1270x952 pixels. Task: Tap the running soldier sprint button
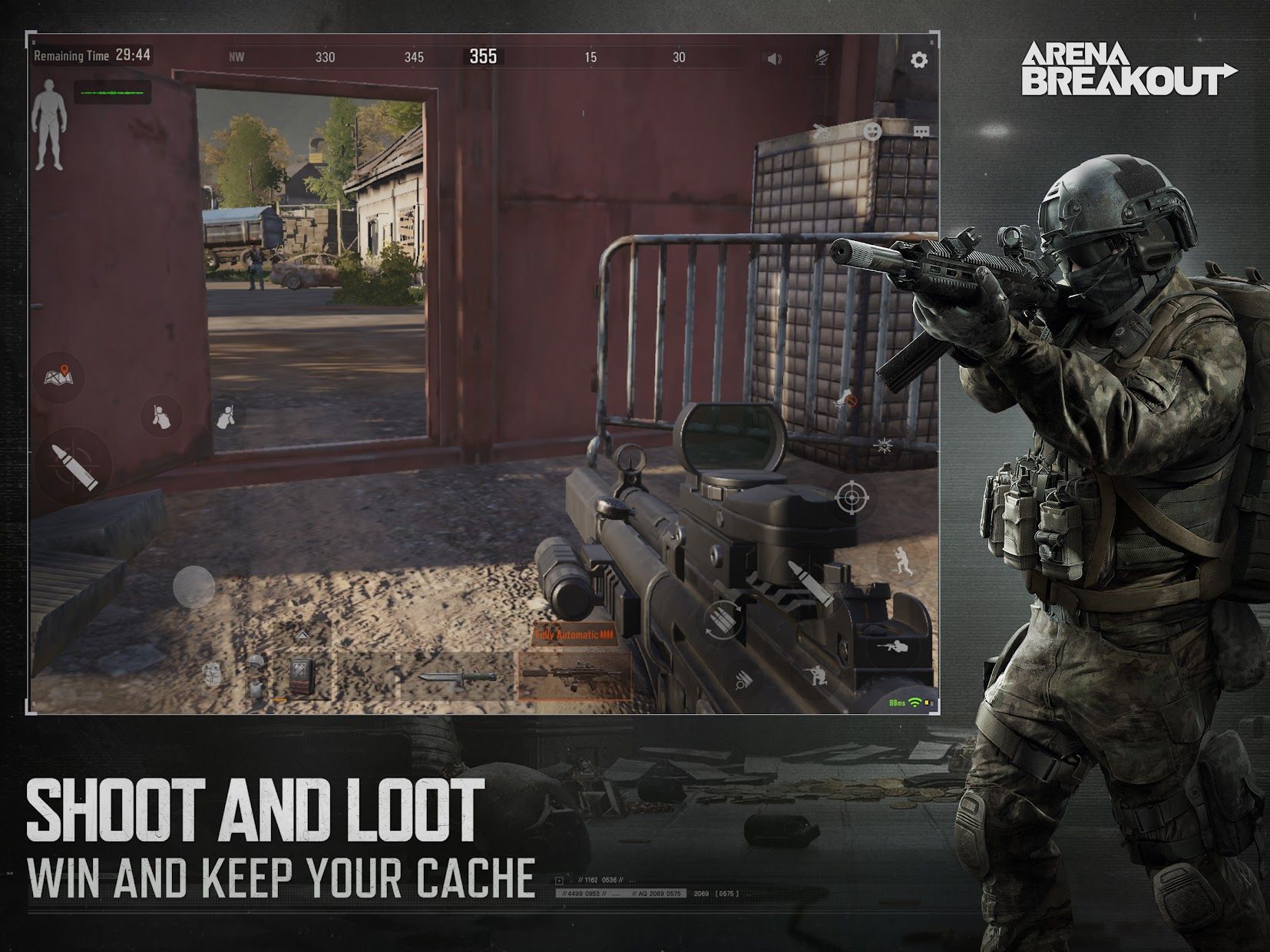(902, 559)
